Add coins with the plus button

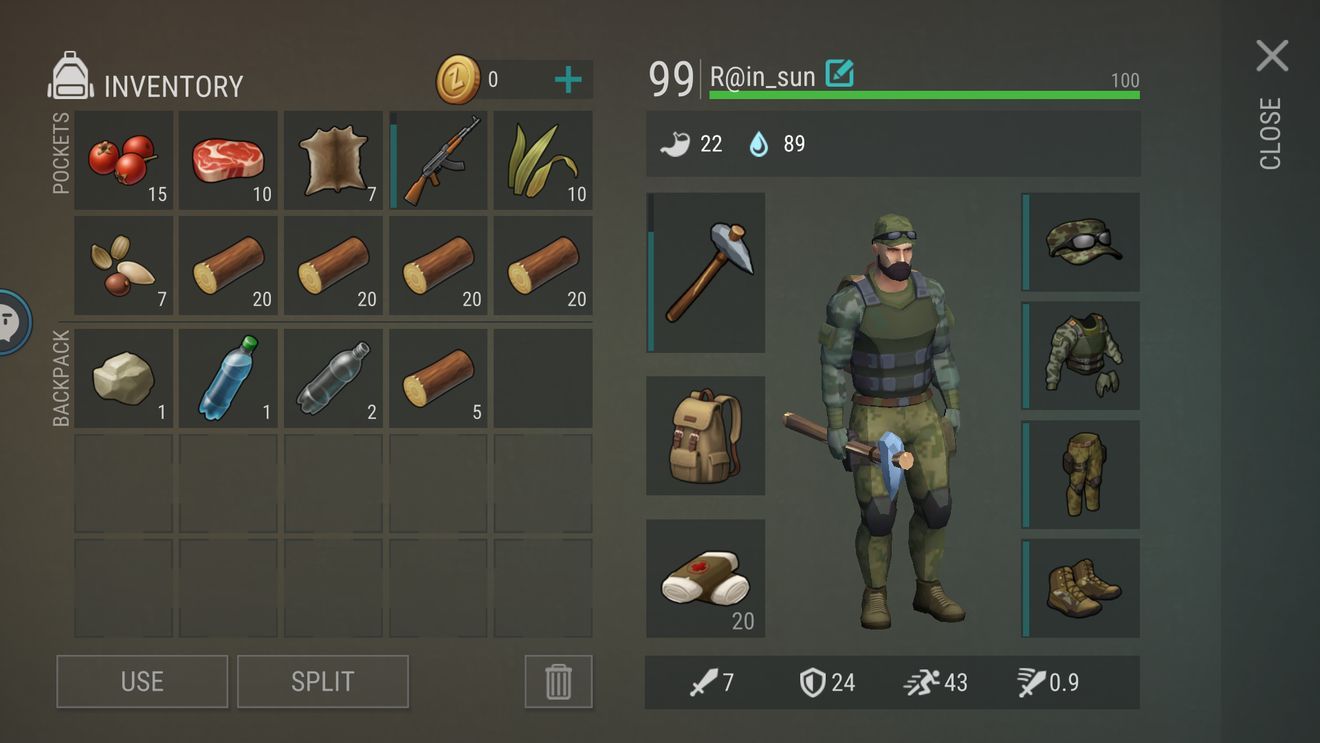tap(567, 80)
